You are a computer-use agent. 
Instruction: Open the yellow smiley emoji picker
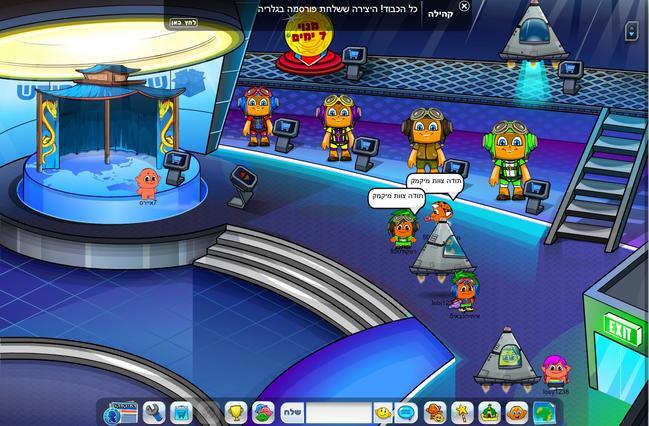click(382, 411)
